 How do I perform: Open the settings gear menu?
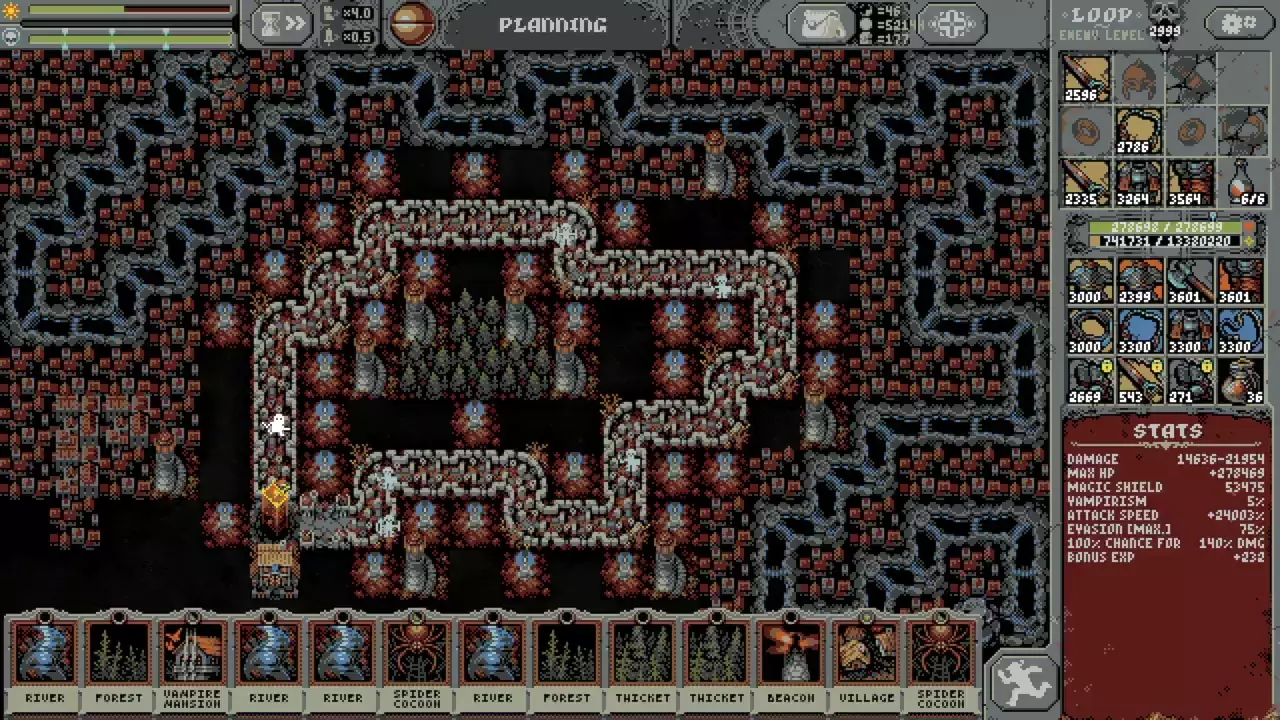click(1237, 23)
